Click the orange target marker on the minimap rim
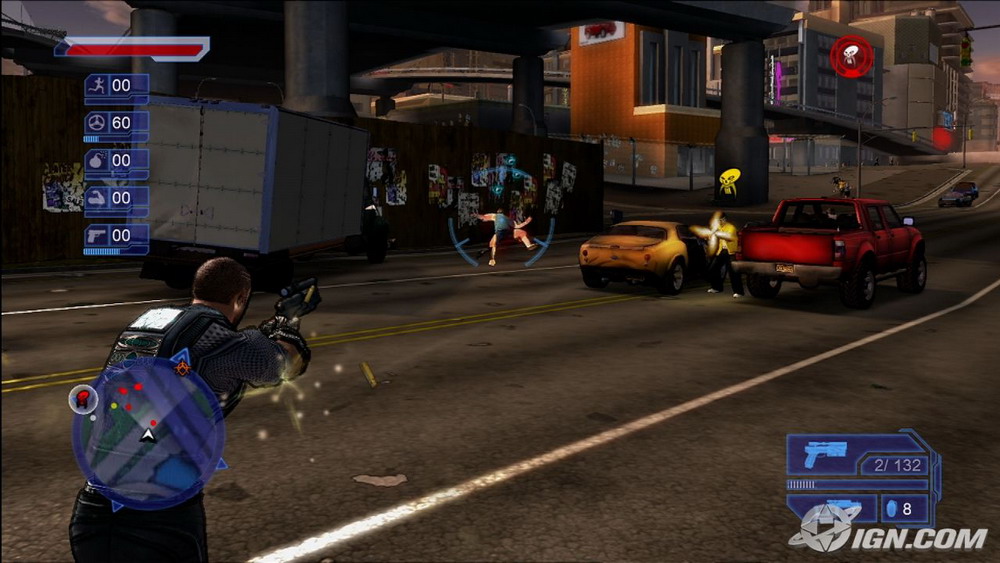Viewport: 1000px width, 563px height. tap(182, 368)
